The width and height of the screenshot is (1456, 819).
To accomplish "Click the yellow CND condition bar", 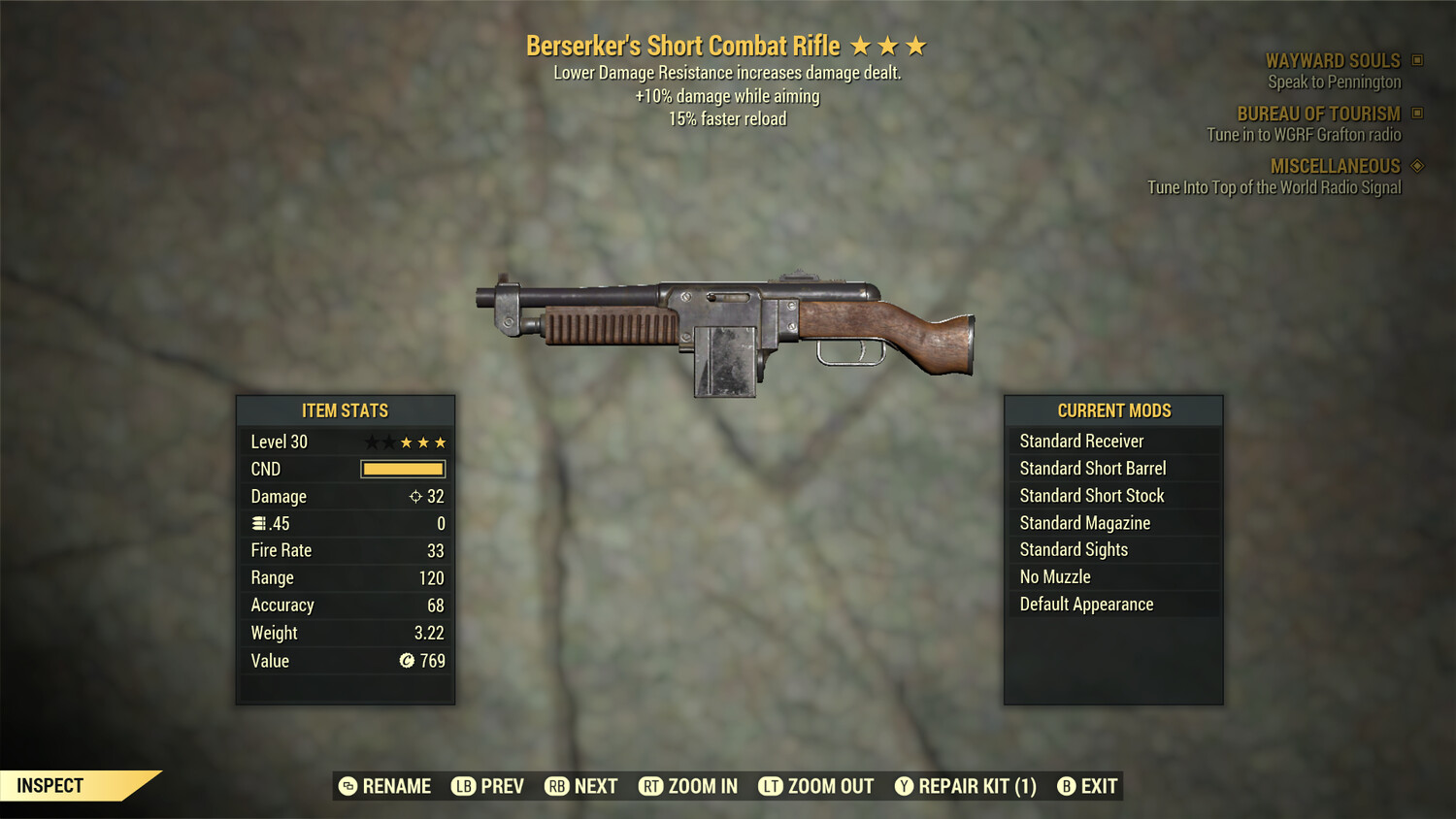I will [x=402, y=469].
